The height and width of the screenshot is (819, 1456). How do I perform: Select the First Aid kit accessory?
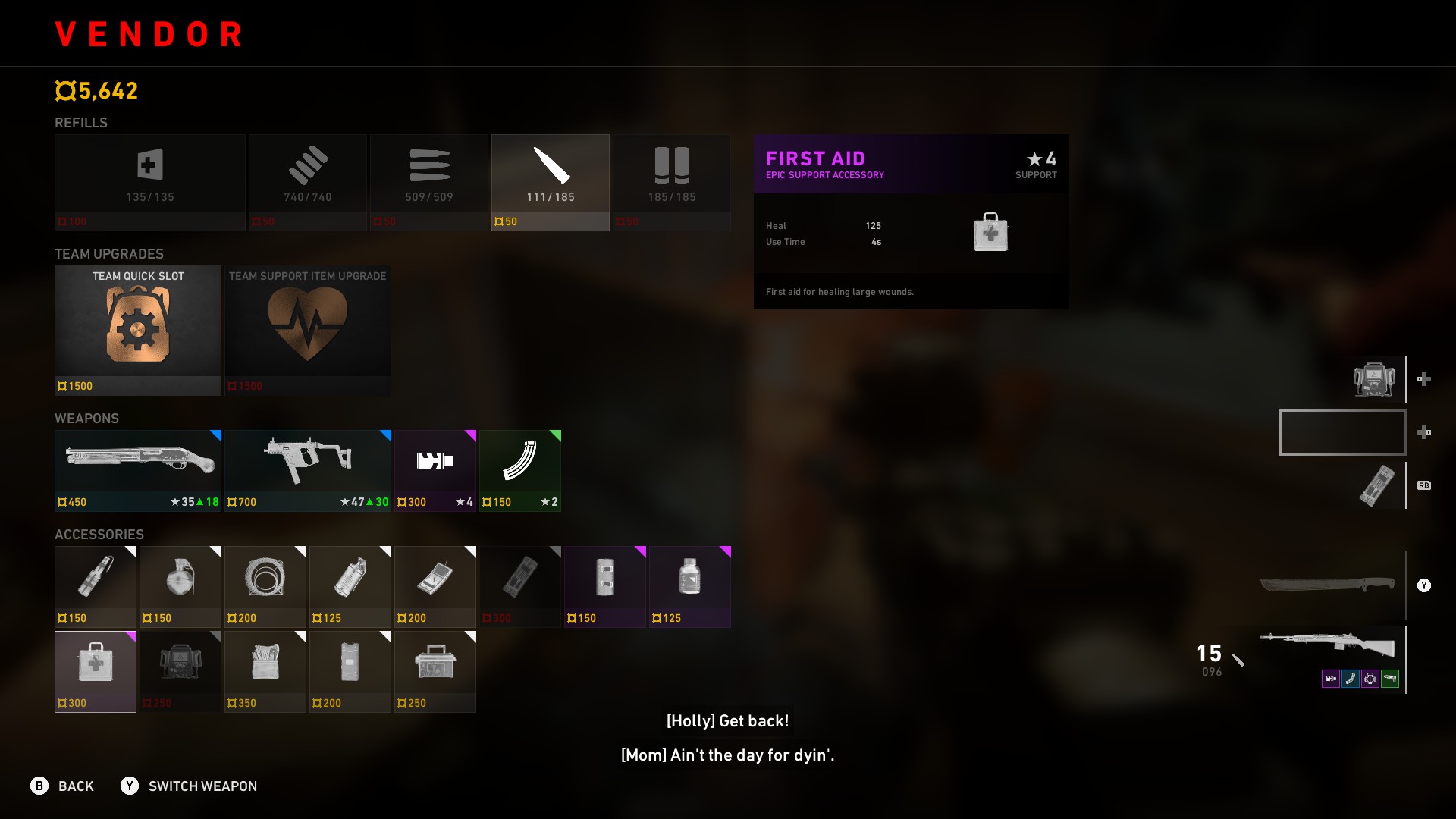[x=96, y=671]
